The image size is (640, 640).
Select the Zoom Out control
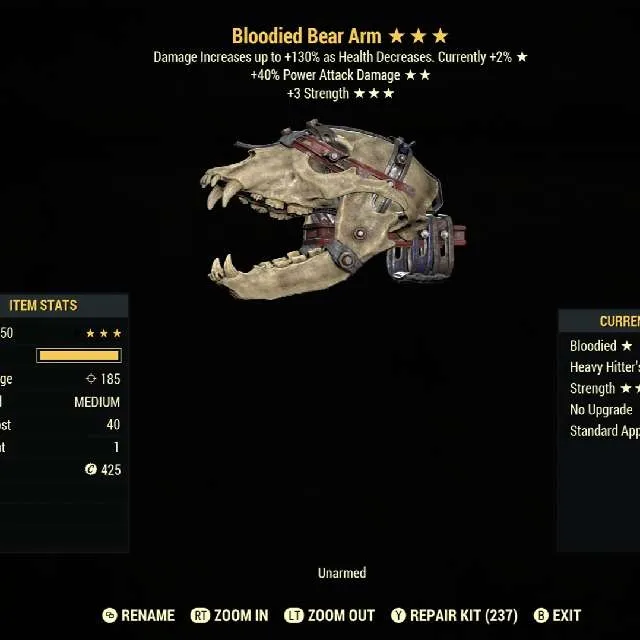click(x=329, y=616)
